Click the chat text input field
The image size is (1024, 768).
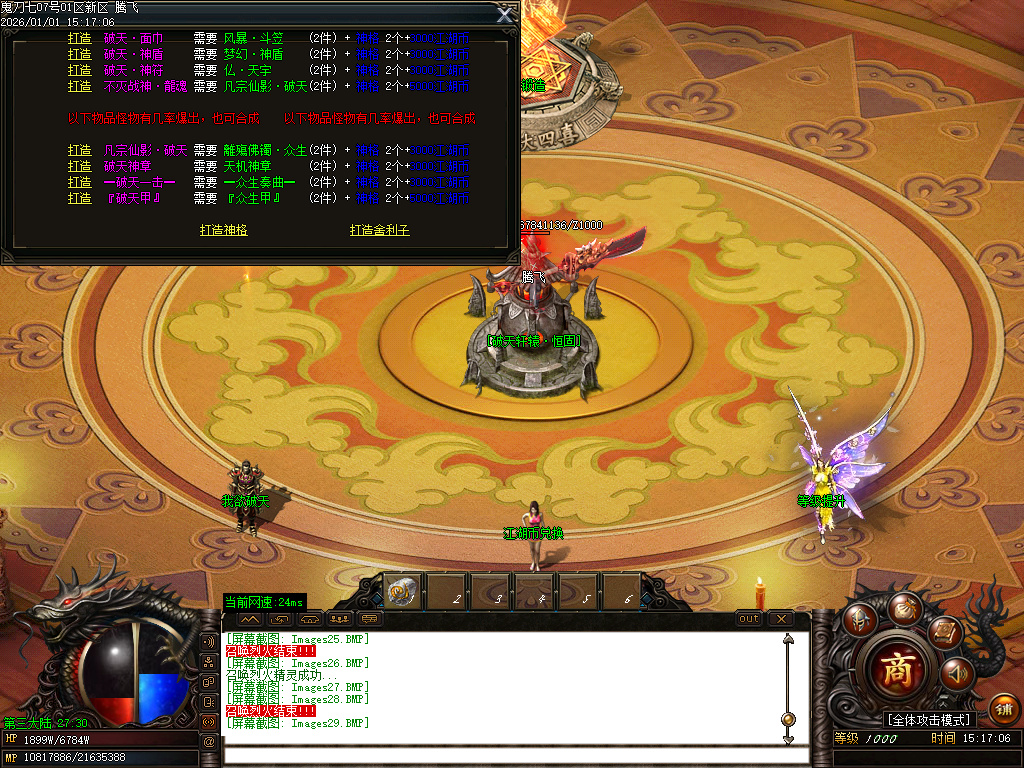click(500, 754)
